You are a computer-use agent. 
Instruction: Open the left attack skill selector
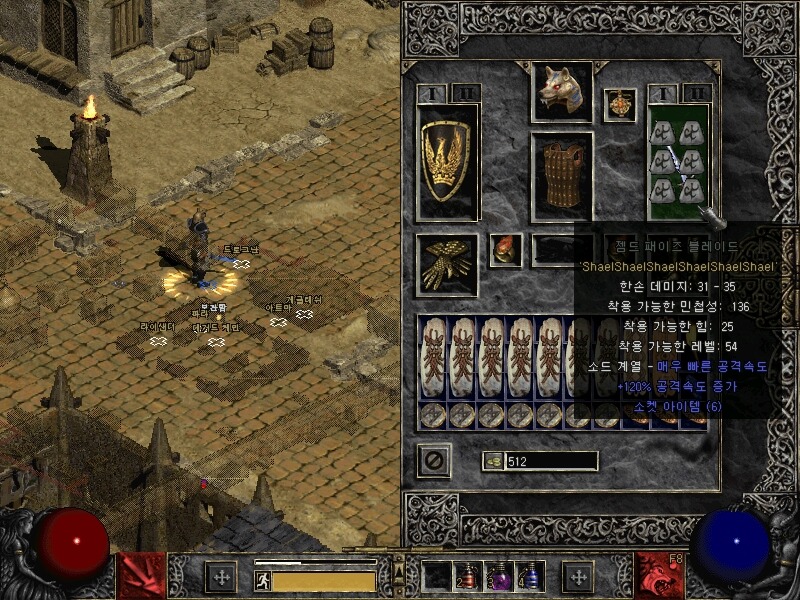141,576
